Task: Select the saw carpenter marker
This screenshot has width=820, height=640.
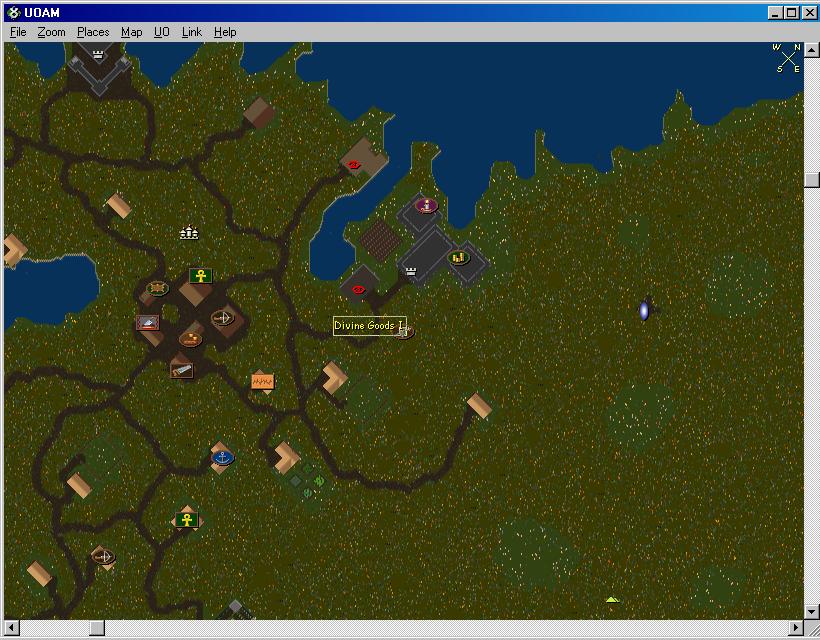Action: 181,370
